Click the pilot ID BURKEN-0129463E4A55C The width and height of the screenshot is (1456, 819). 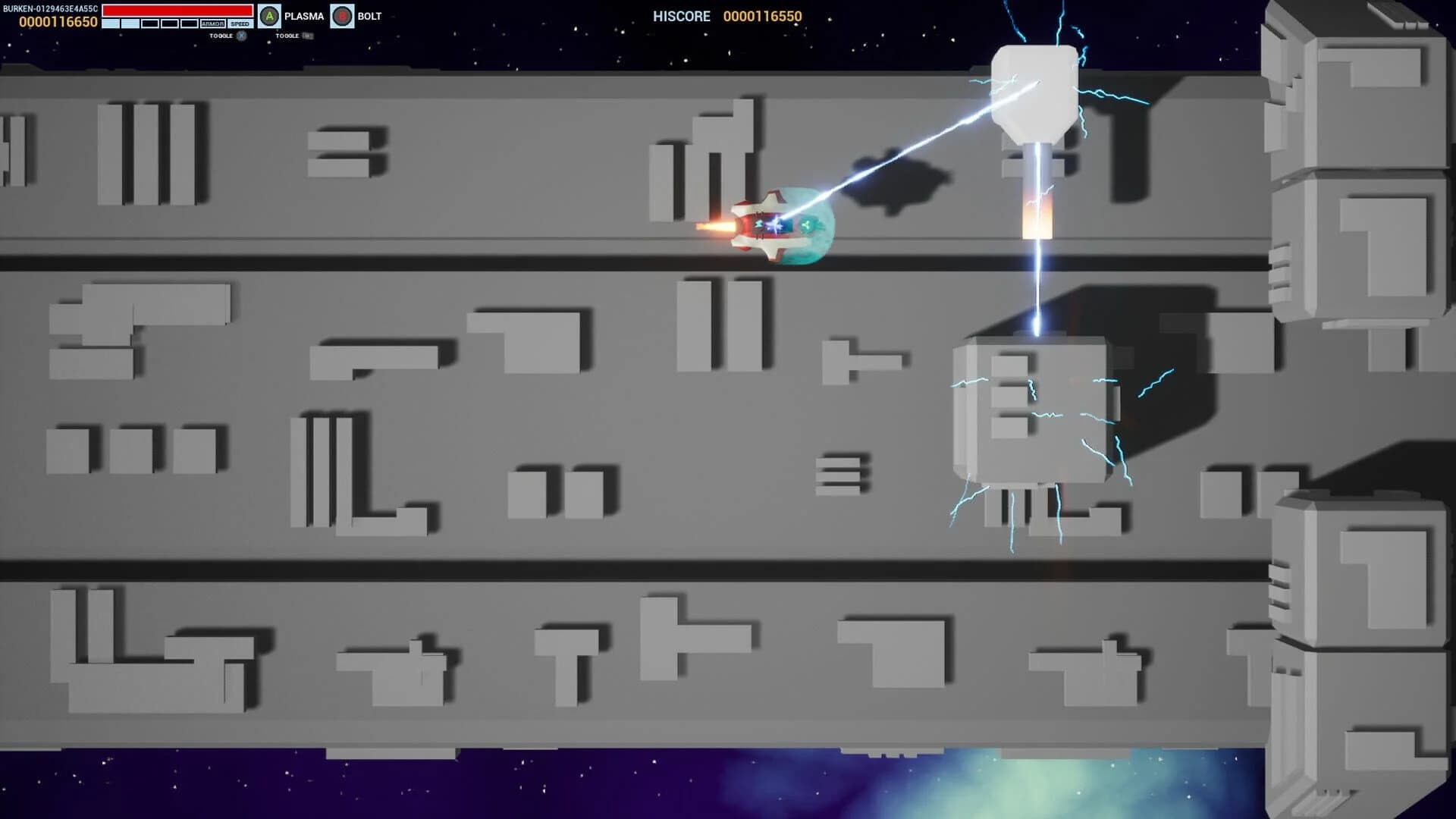click(49, 7)
